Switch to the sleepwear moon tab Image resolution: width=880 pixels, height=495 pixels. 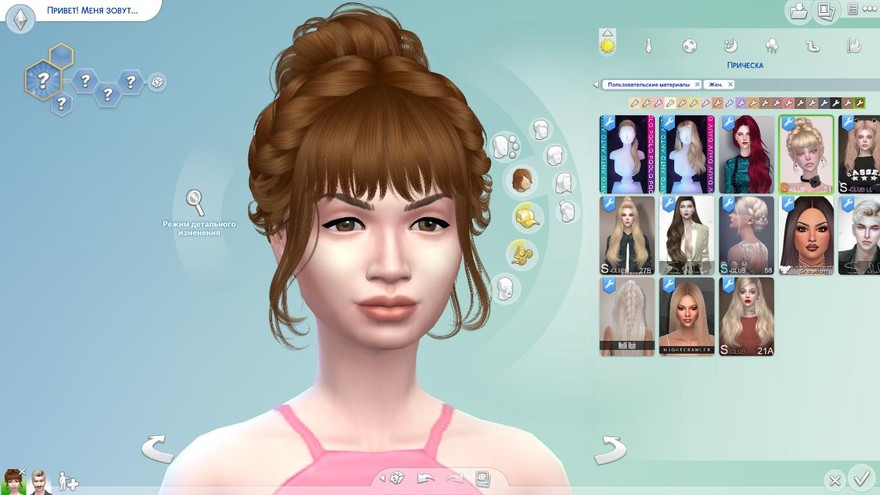pos(730,46)
